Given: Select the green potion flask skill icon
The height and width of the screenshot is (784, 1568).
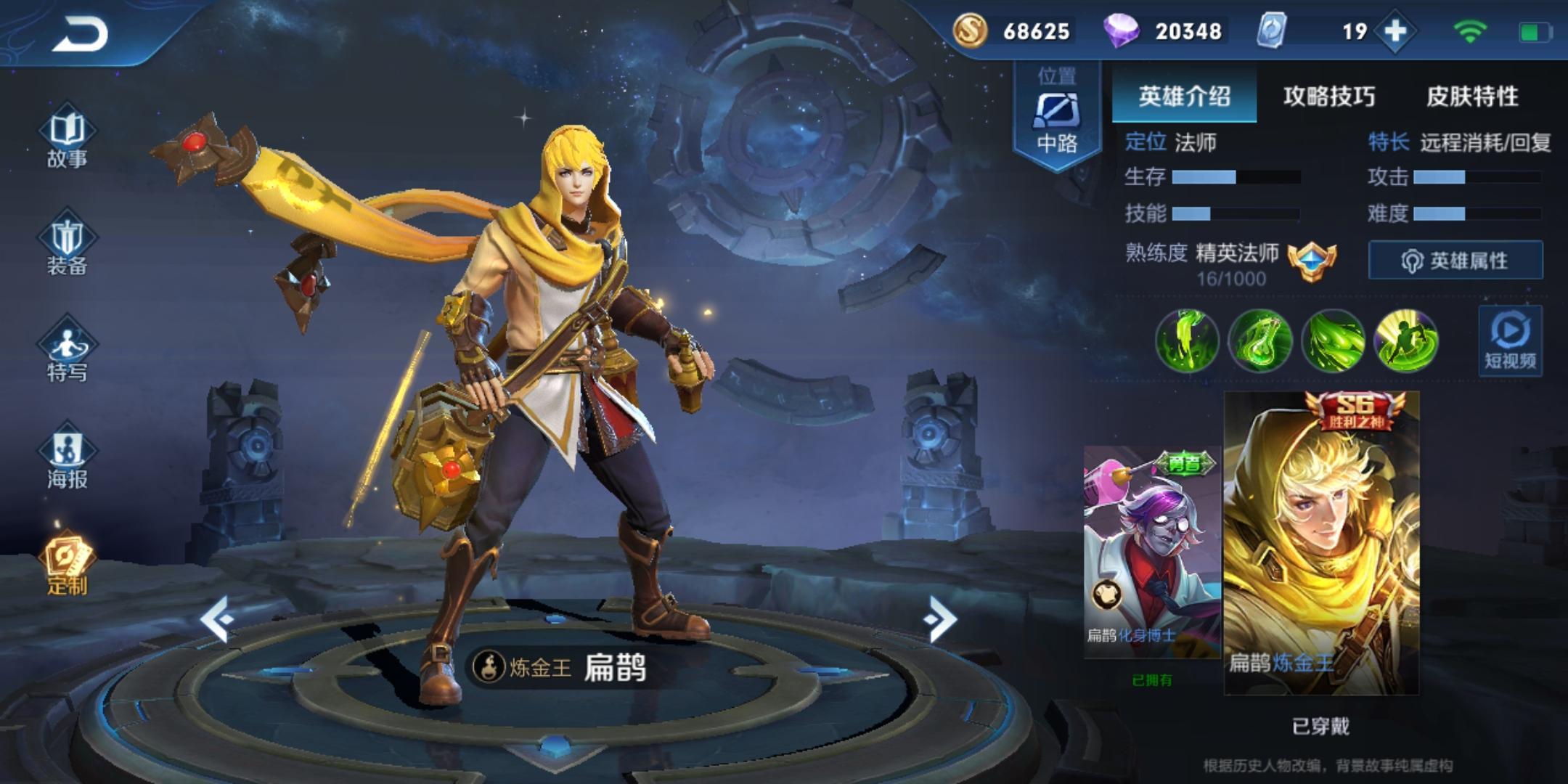Looking at the screenshot, I should [1259, 340].
